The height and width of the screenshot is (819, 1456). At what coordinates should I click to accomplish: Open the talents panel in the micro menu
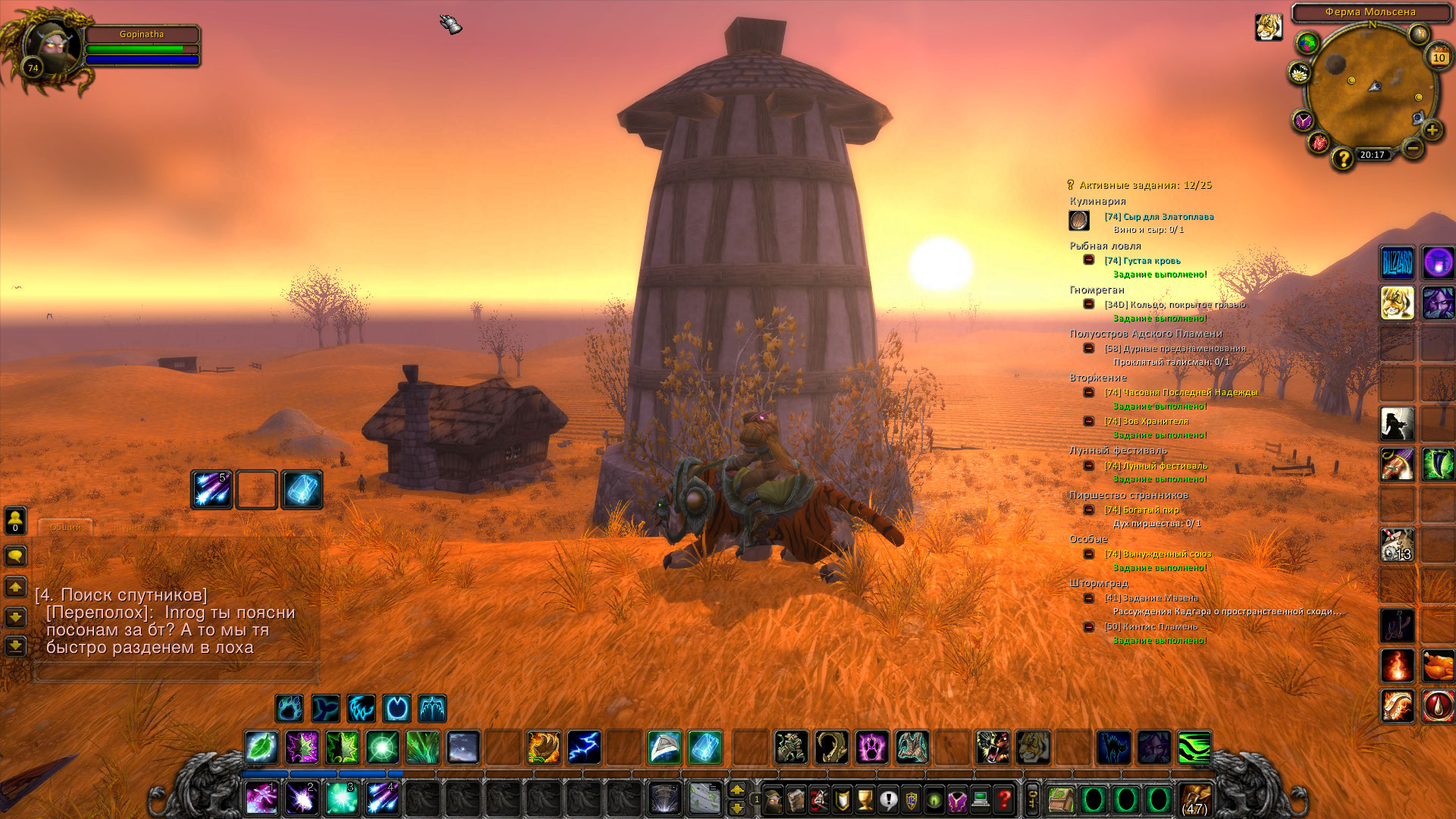click(x=819, y=800)
